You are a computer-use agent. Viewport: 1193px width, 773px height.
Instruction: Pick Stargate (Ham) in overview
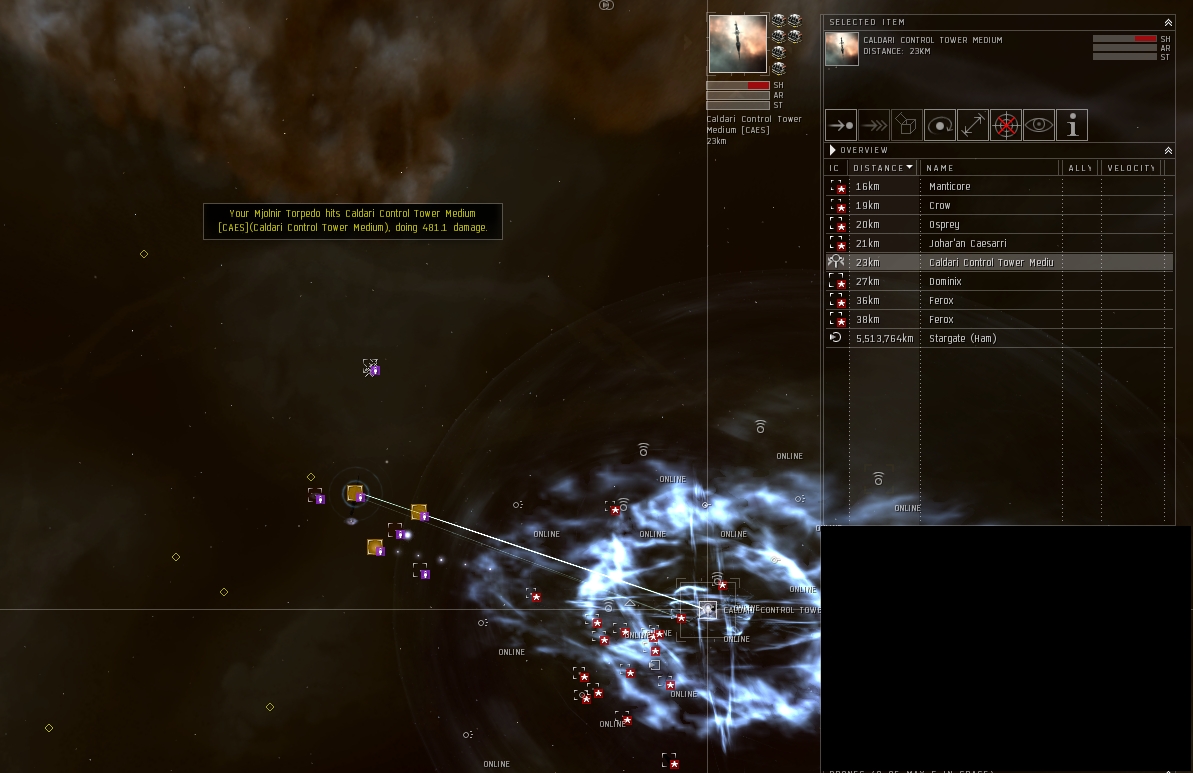[962, 339]
